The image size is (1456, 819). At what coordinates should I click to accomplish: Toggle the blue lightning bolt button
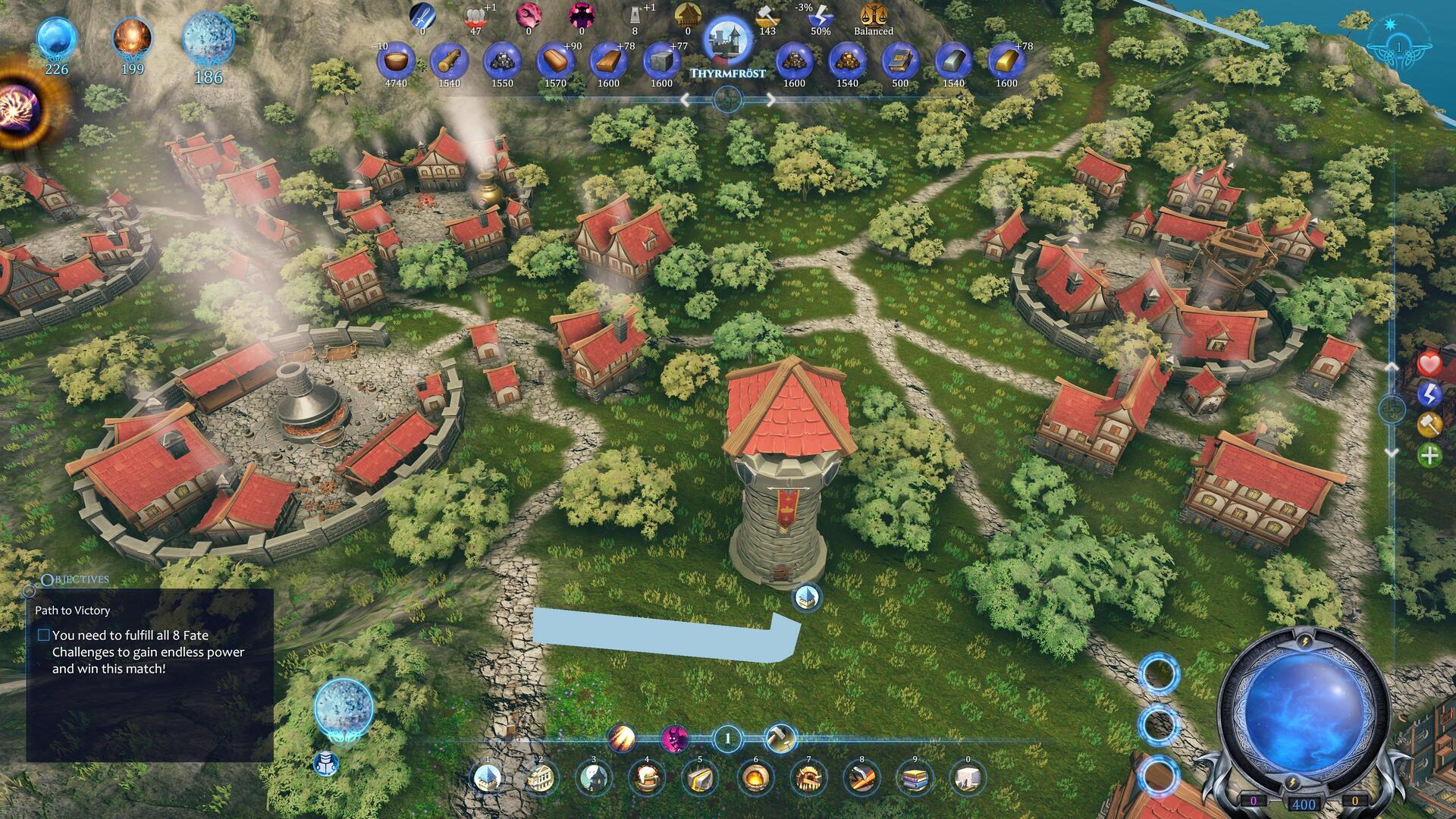(1429, 394)
